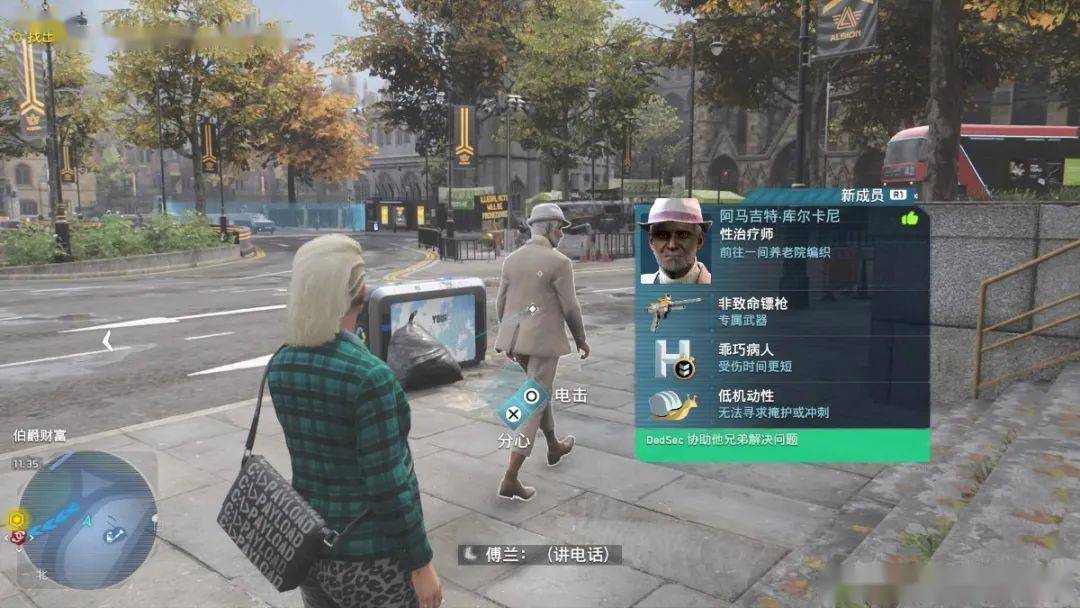Choose the 非致命镖枪 weapon row
Viewport: 1080px width, 608px height.
tap(782, 311)
